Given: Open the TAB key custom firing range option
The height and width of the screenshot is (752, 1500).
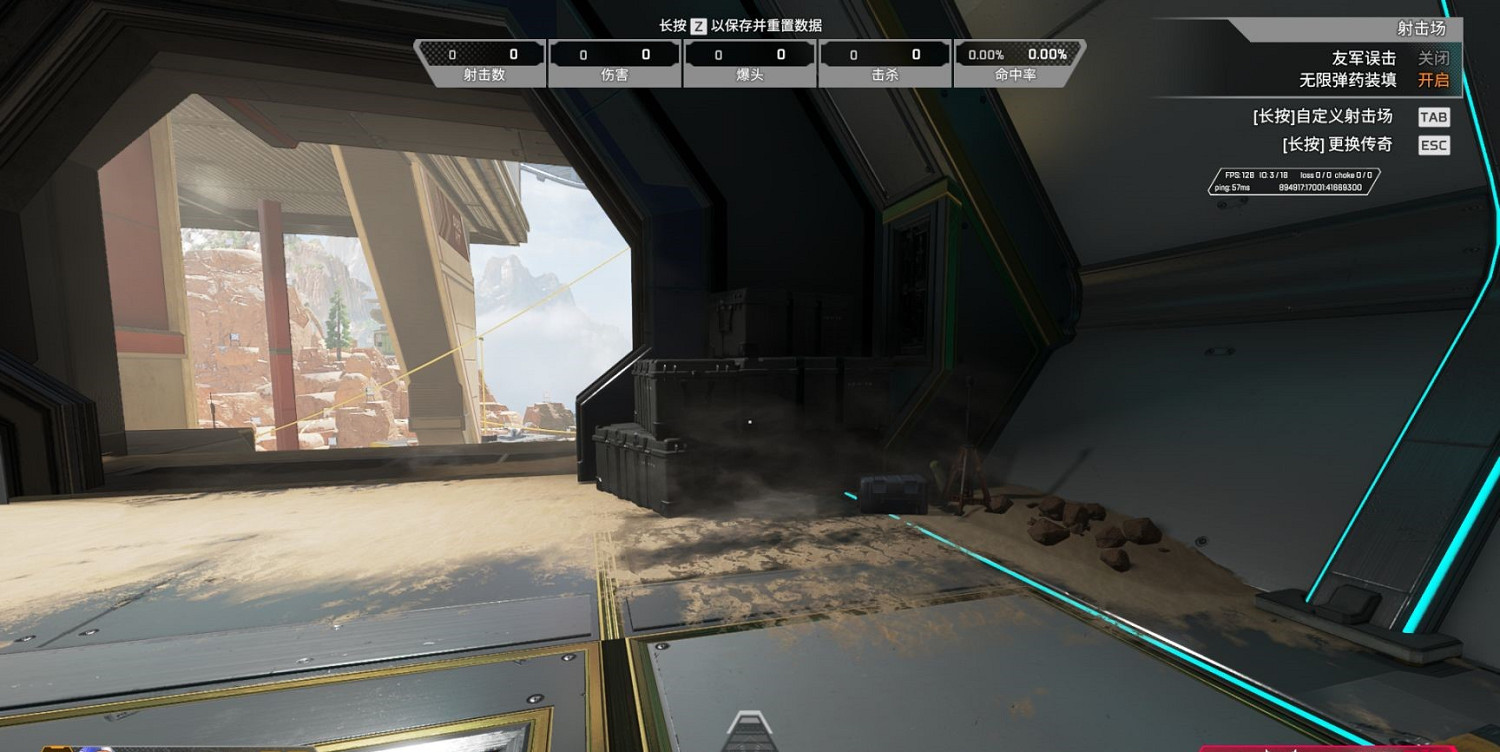Looking at the screenshot, I should click(1434, 116).
